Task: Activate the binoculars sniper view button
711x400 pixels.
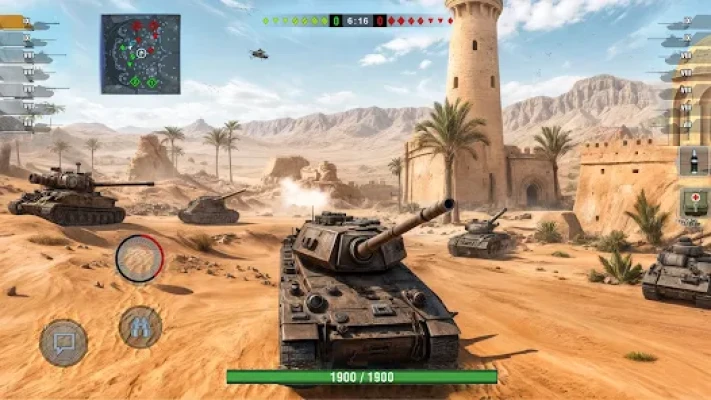Action: 140,326
